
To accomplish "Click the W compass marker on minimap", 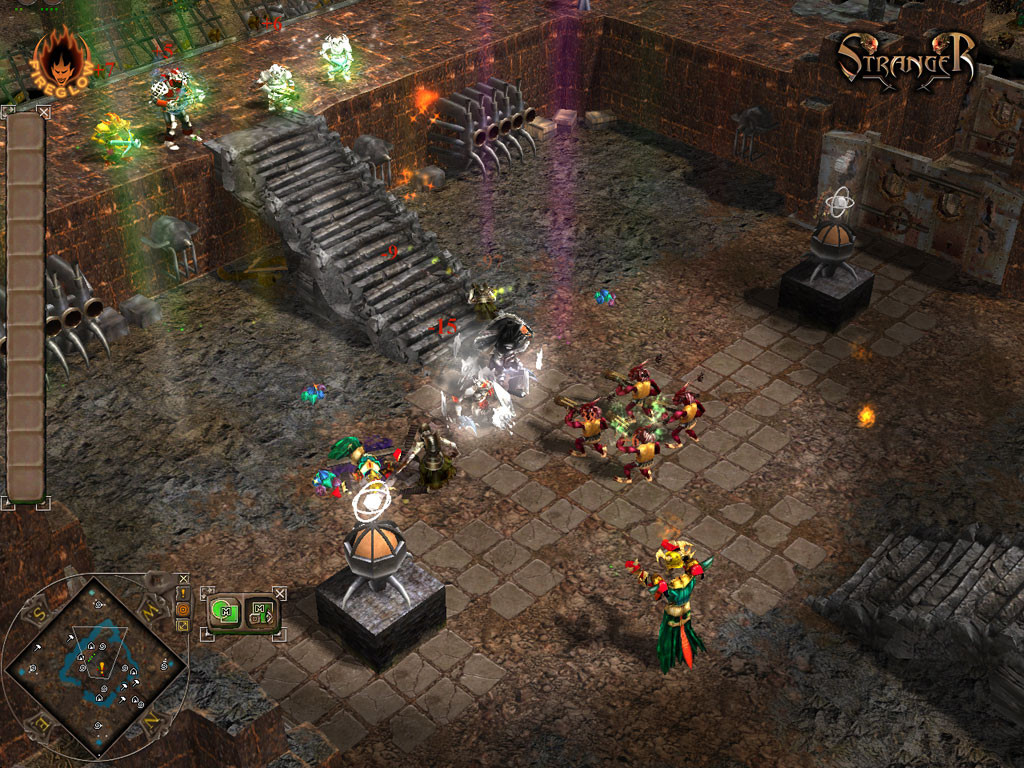I will point(152,609).
